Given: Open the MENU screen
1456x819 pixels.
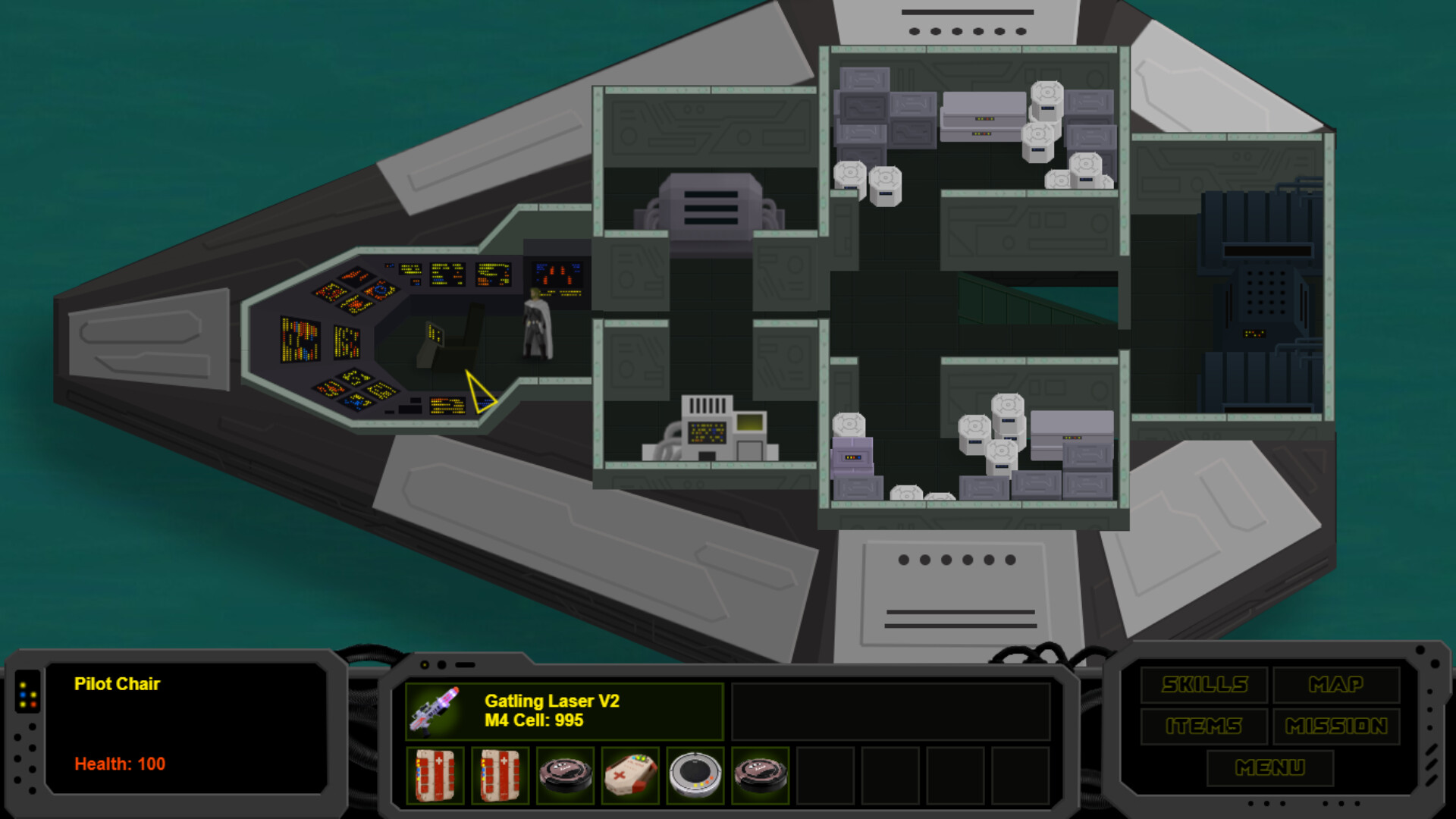Looking at the screenshot, I should click(1269, 767).
